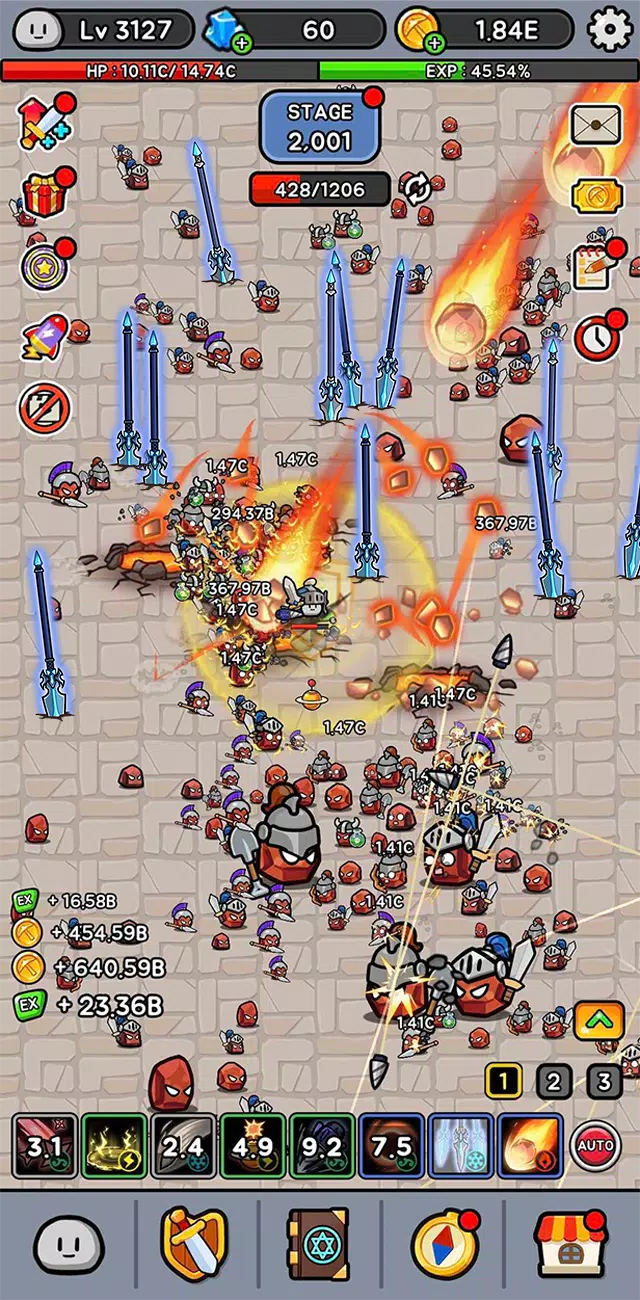Open the golden ticket icon
The image size is (640, 1300).
coord(596,197)
